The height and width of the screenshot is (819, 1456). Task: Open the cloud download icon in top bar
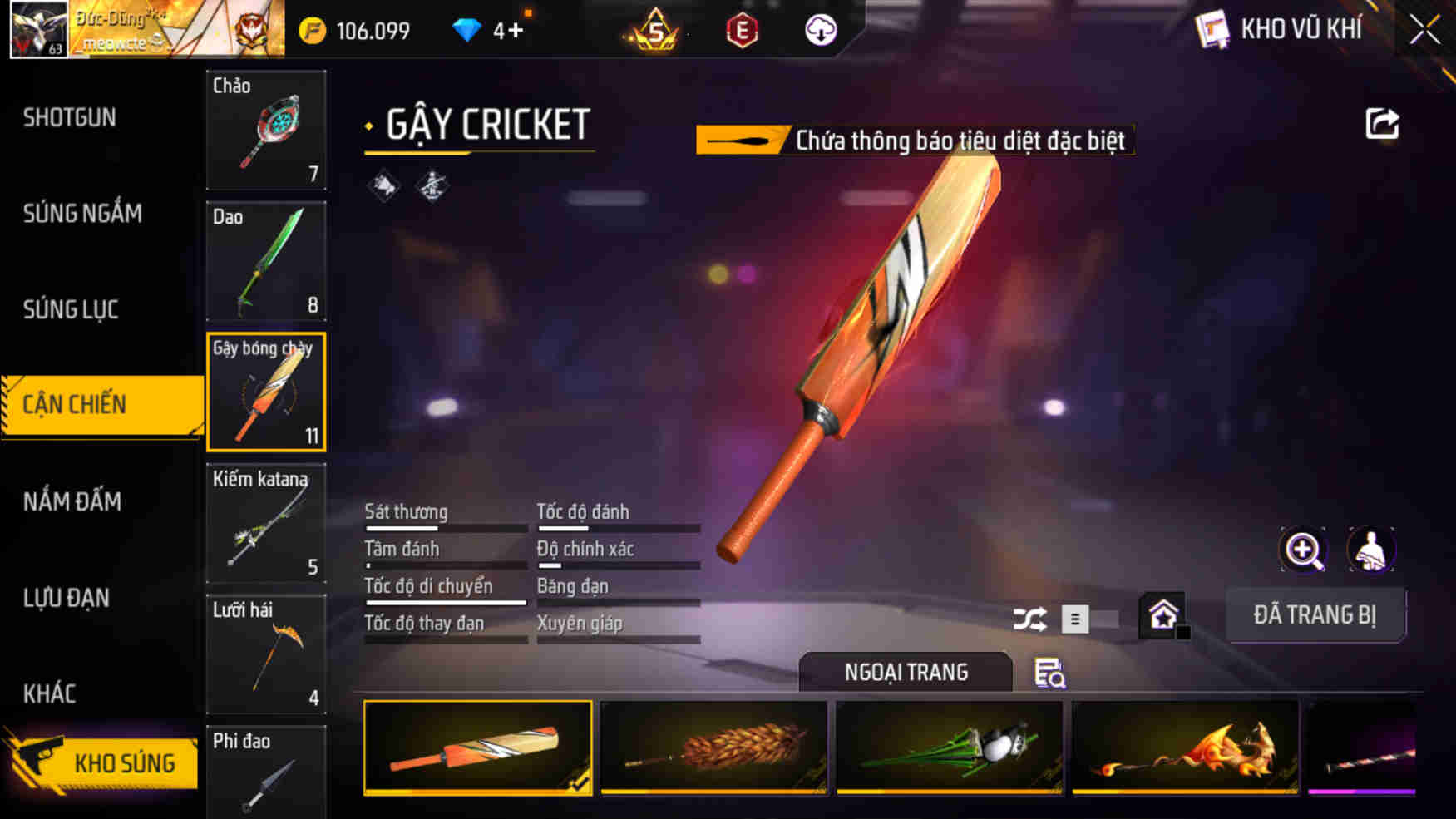[822, 32]
